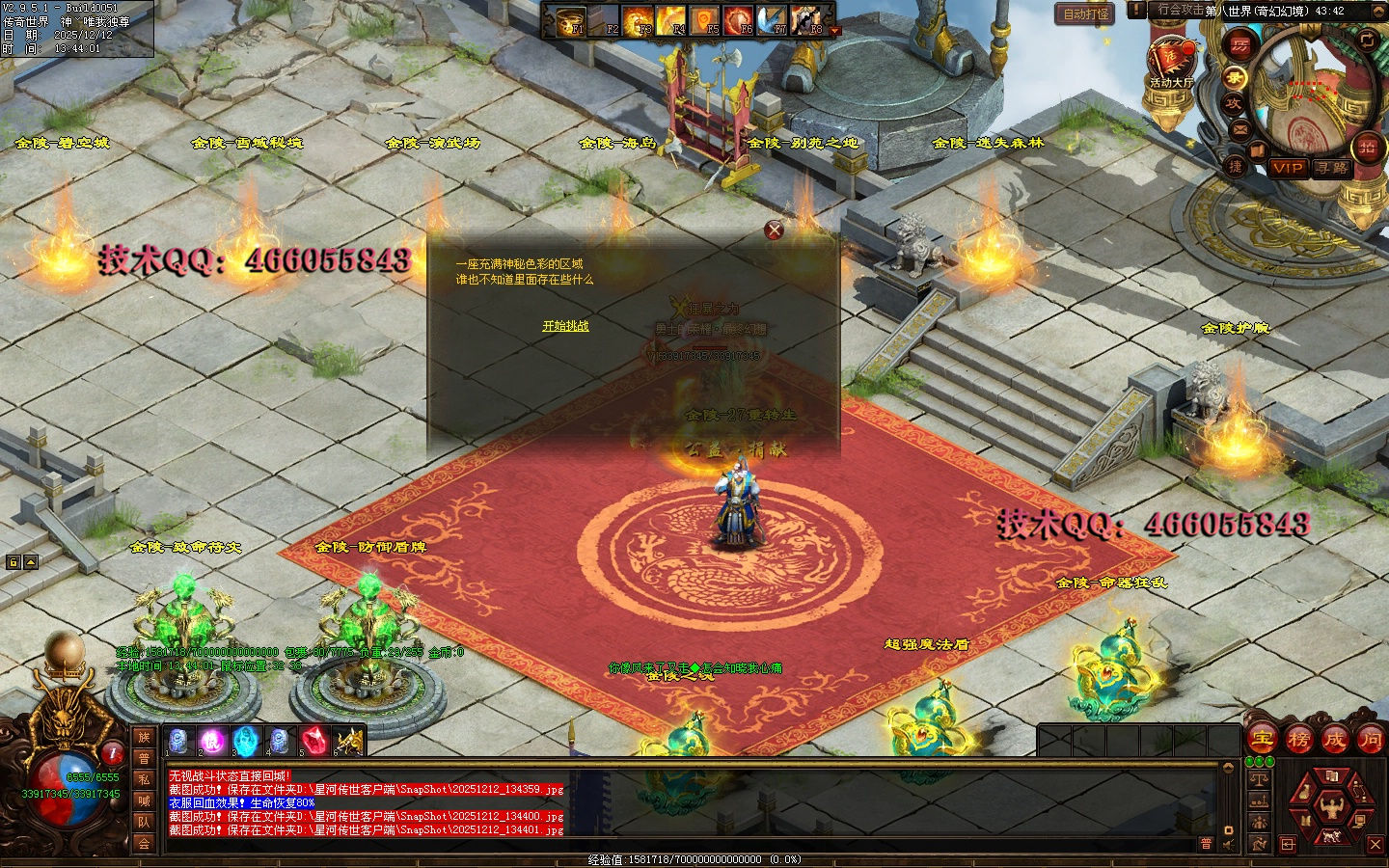1389x868 pixels.
Task: Switch chat to the 私 private channel
Action: [144, 779]
